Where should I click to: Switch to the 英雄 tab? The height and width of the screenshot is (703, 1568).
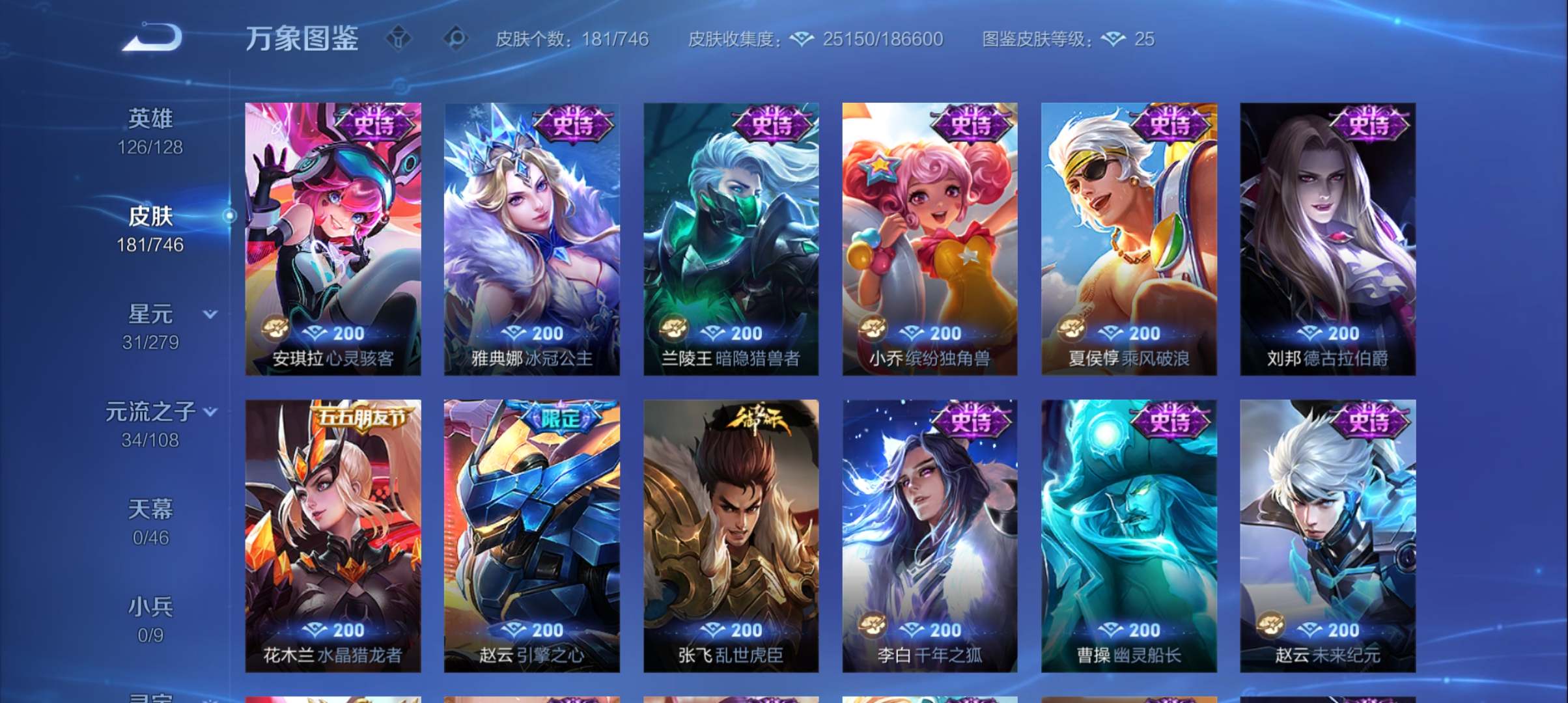[151, 119]
